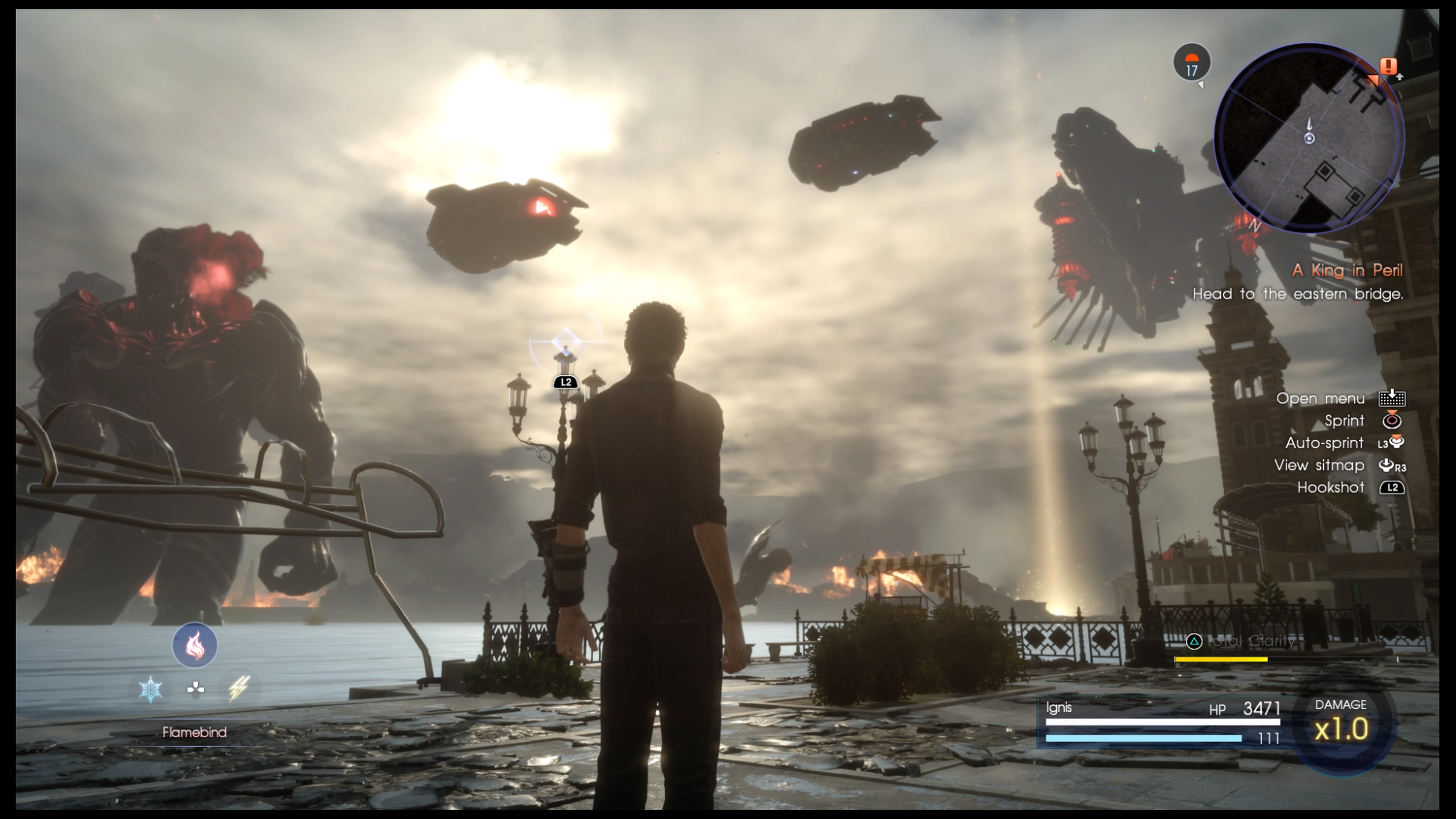Screen dimensions: 1456x819
Task: Choose the lightning bolt spell icon
Action: [238, 689]
